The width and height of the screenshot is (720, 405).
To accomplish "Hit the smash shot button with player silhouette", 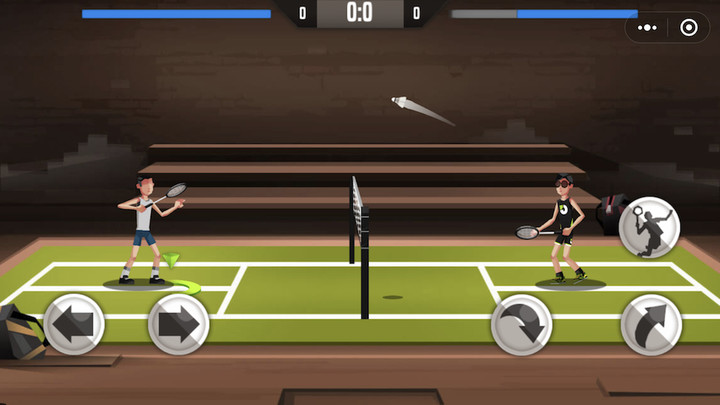I will 649,228.
